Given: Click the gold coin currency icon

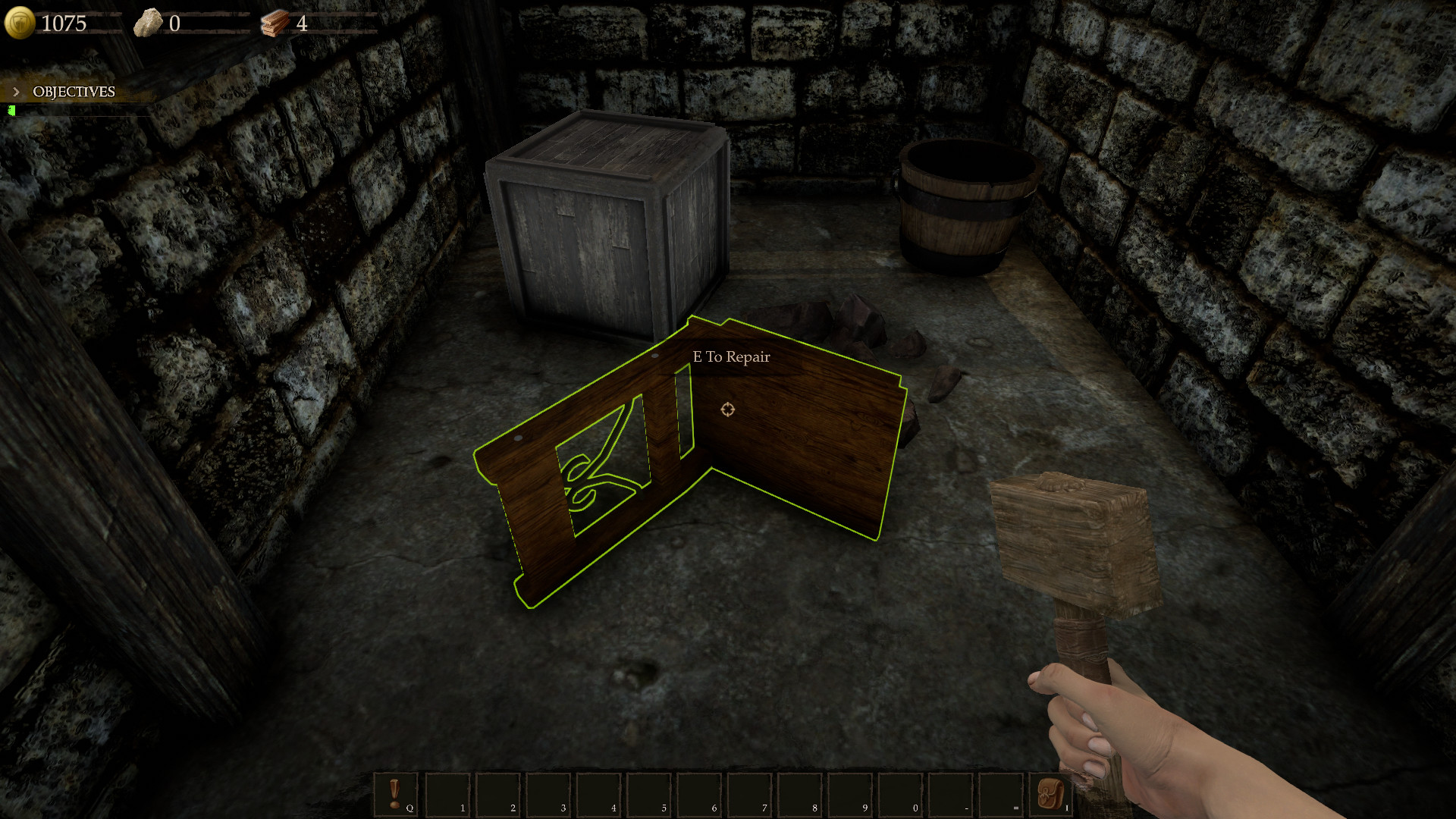Looking at the screenshot, I should click(x=20, y=22).
